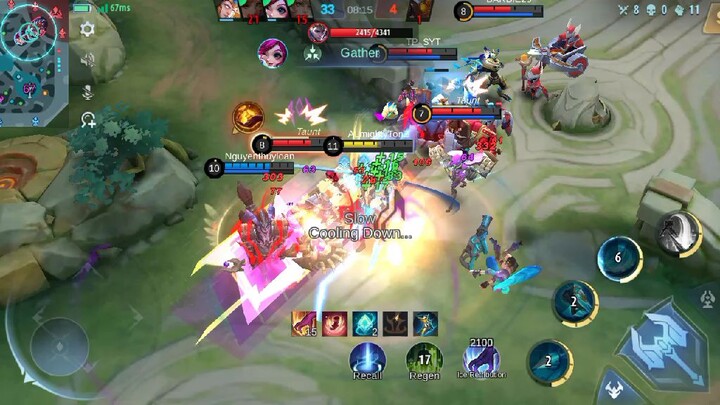Tap the virtual movement joystick

pos(59,346)
